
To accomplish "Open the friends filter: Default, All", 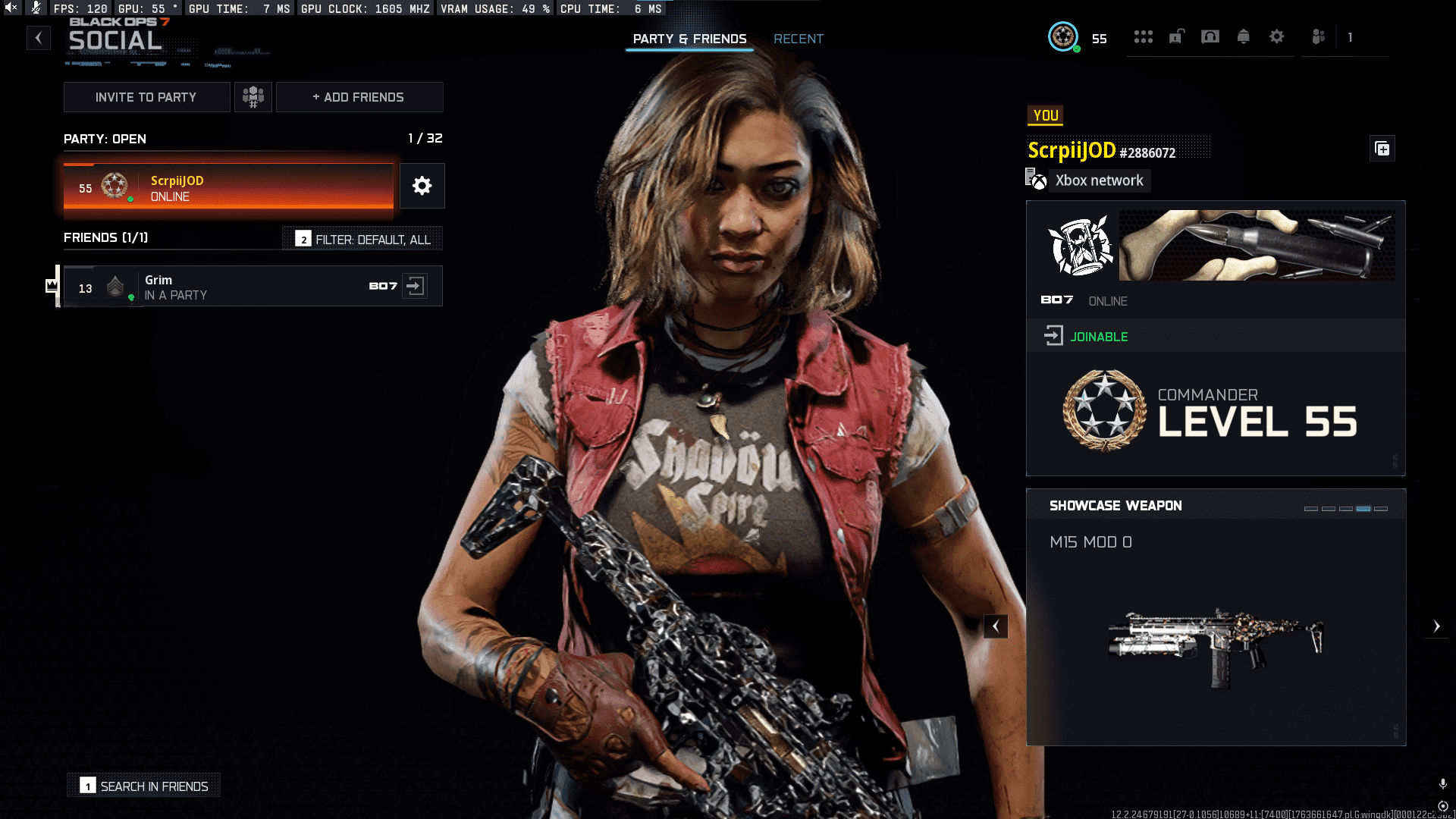I will pyautogui.click(x=363, y=239).
